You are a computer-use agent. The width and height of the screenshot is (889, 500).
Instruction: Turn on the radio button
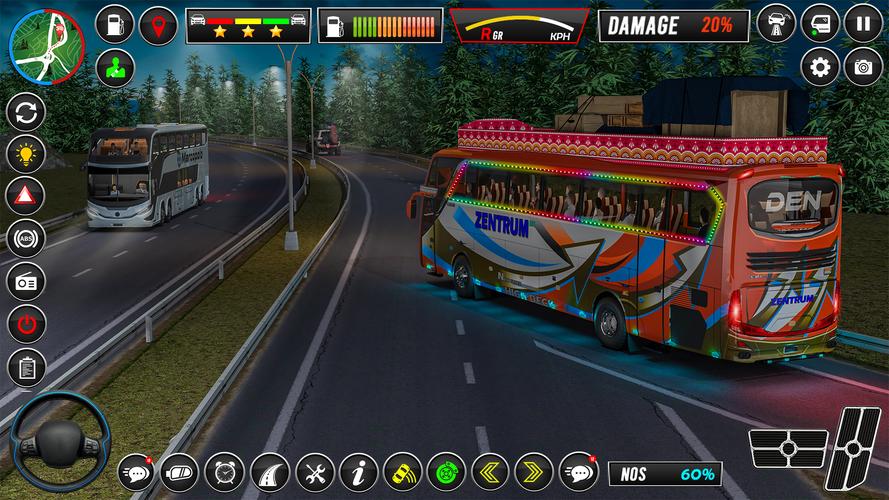coord(26,282)
